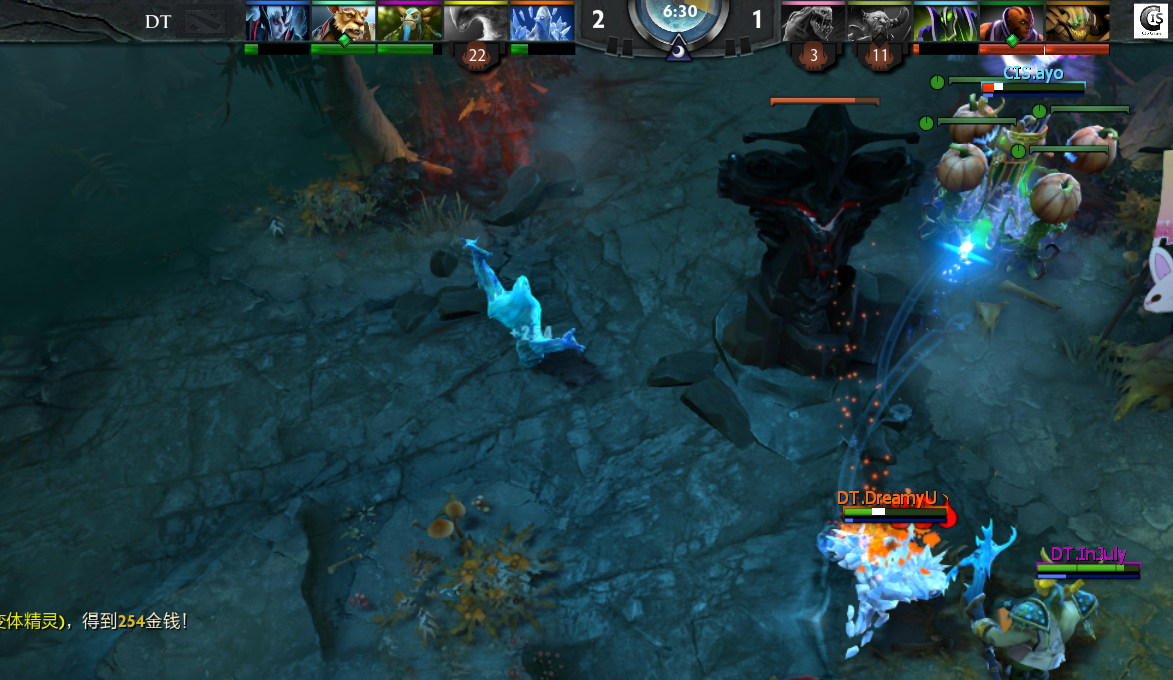Select the greyed-out dead hero portrait showing 22
This screenshot has width=1173, height=680.
476,22
